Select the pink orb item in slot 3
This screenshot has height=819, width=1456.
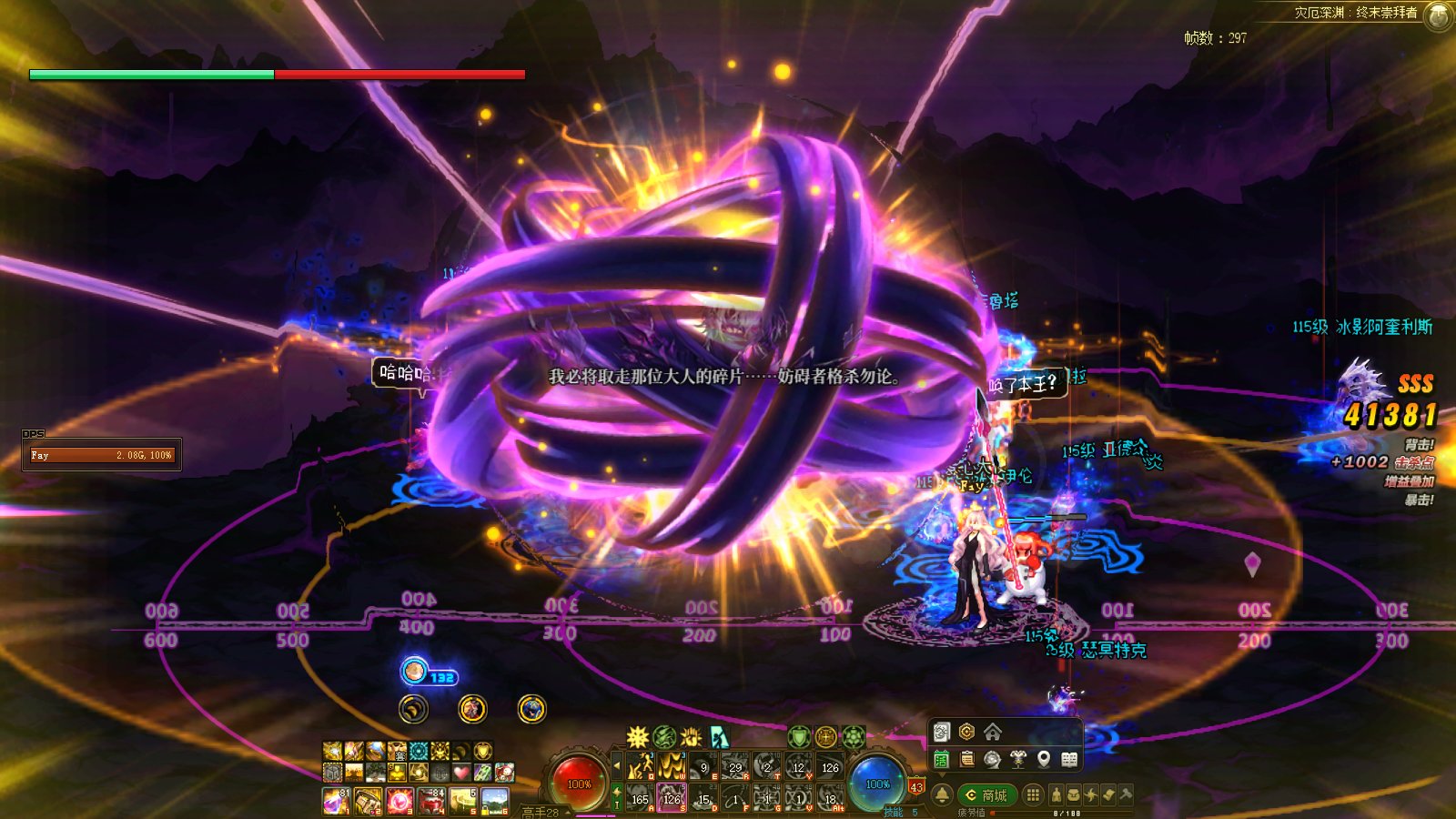(399, 801)
